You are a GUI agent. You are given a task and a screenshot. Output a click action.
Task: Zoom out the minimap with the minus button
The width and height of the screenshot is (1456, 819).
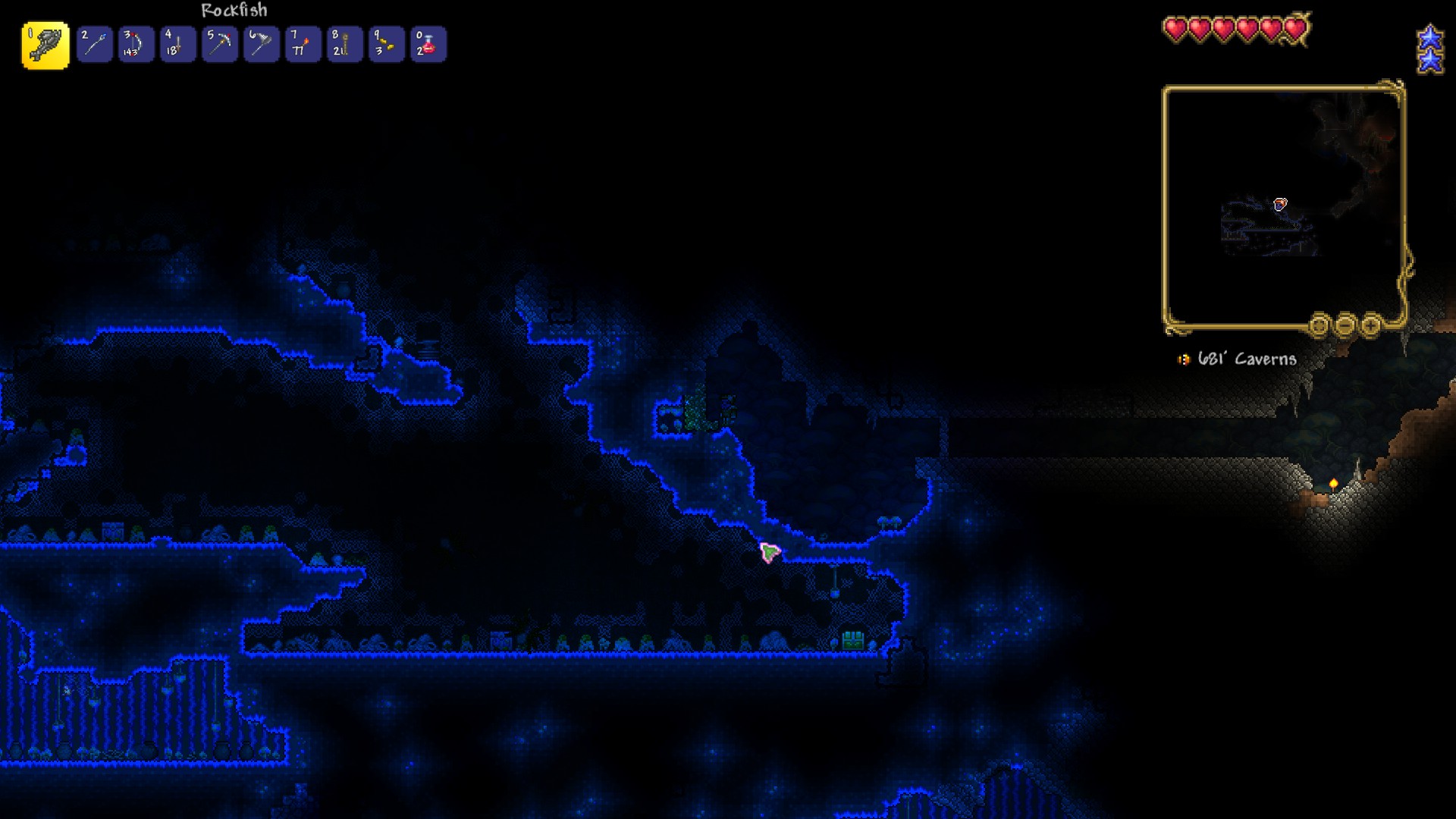coord(1346,324)
